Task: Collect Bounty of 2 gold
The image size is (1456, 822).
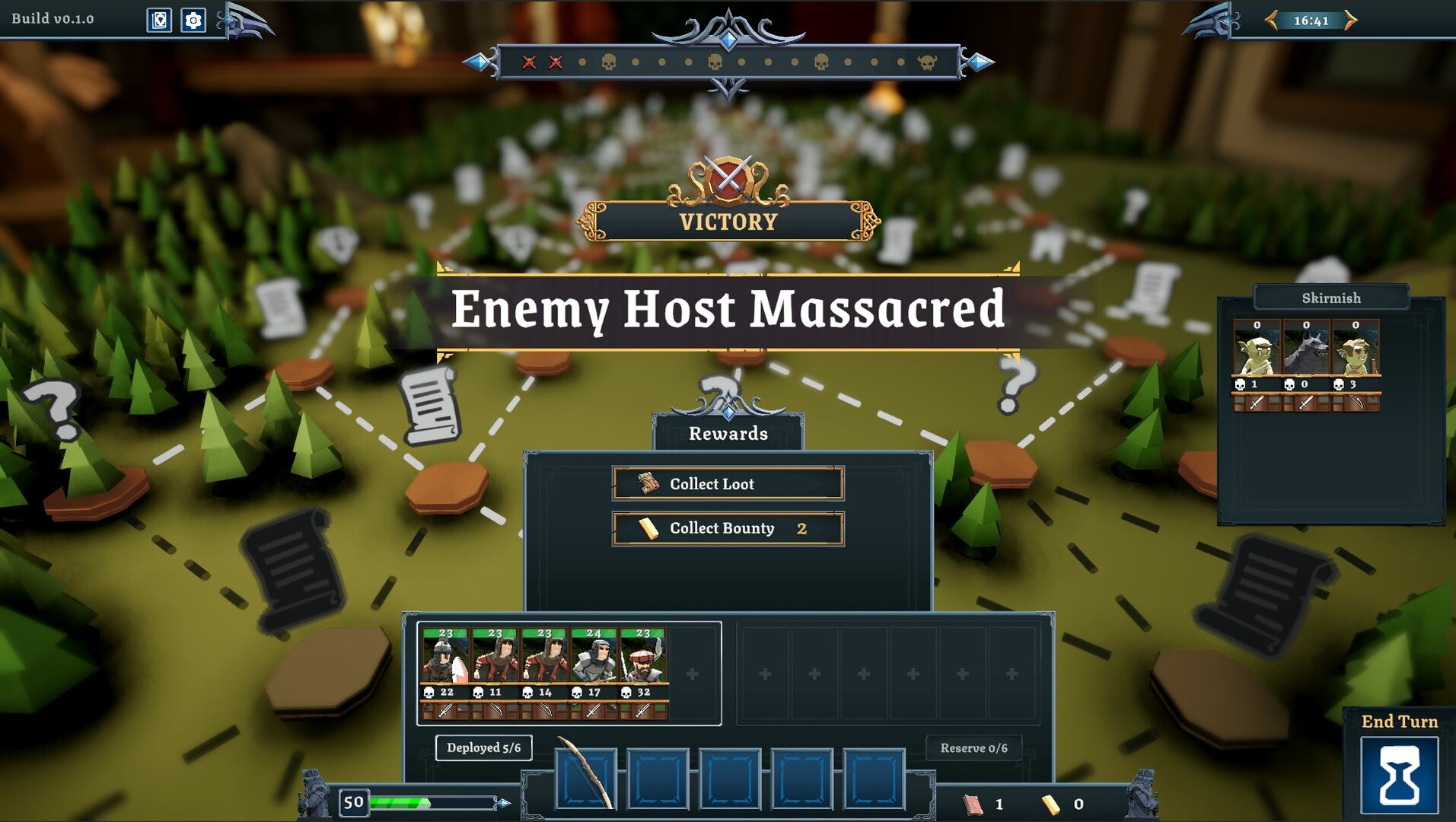Action: [727, 528]
